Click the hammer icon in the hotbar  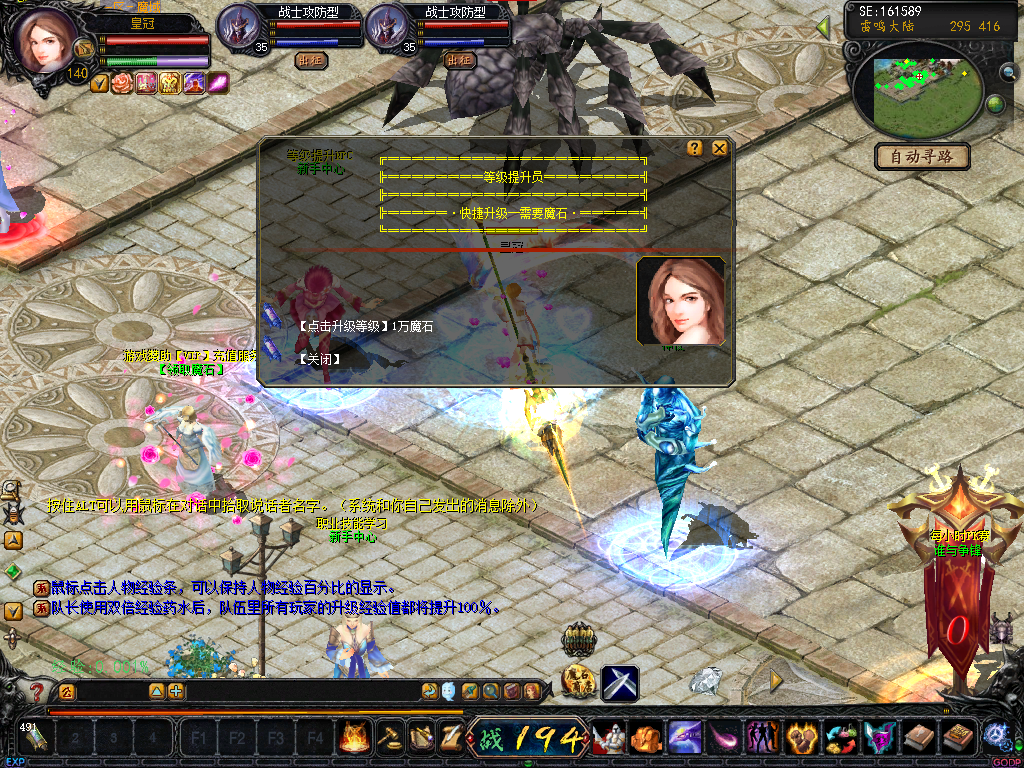point(387,738)
